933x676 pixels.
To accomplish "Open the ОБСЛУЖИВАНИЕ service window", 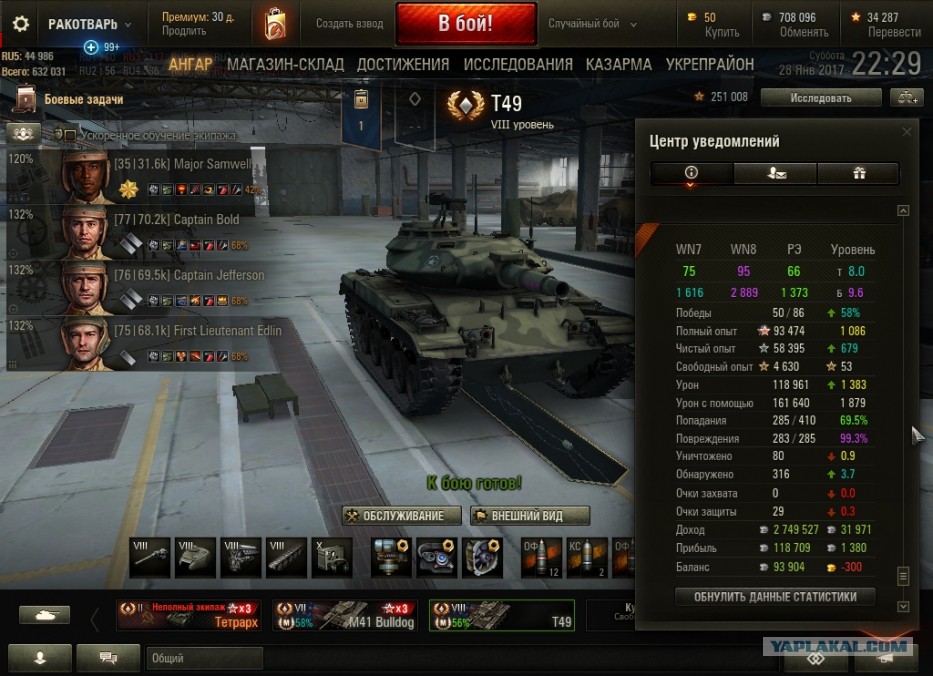I will pyautogui.click(x=401, y=516).
